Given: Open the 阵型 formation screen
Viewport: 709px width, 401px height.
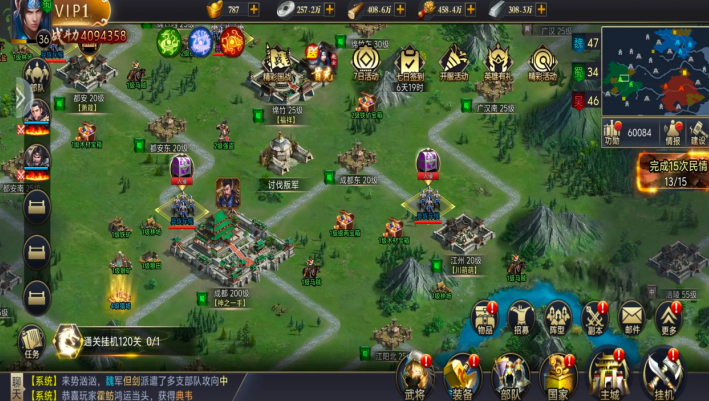Looking at the screenshot, I should (x=557, y=318).
